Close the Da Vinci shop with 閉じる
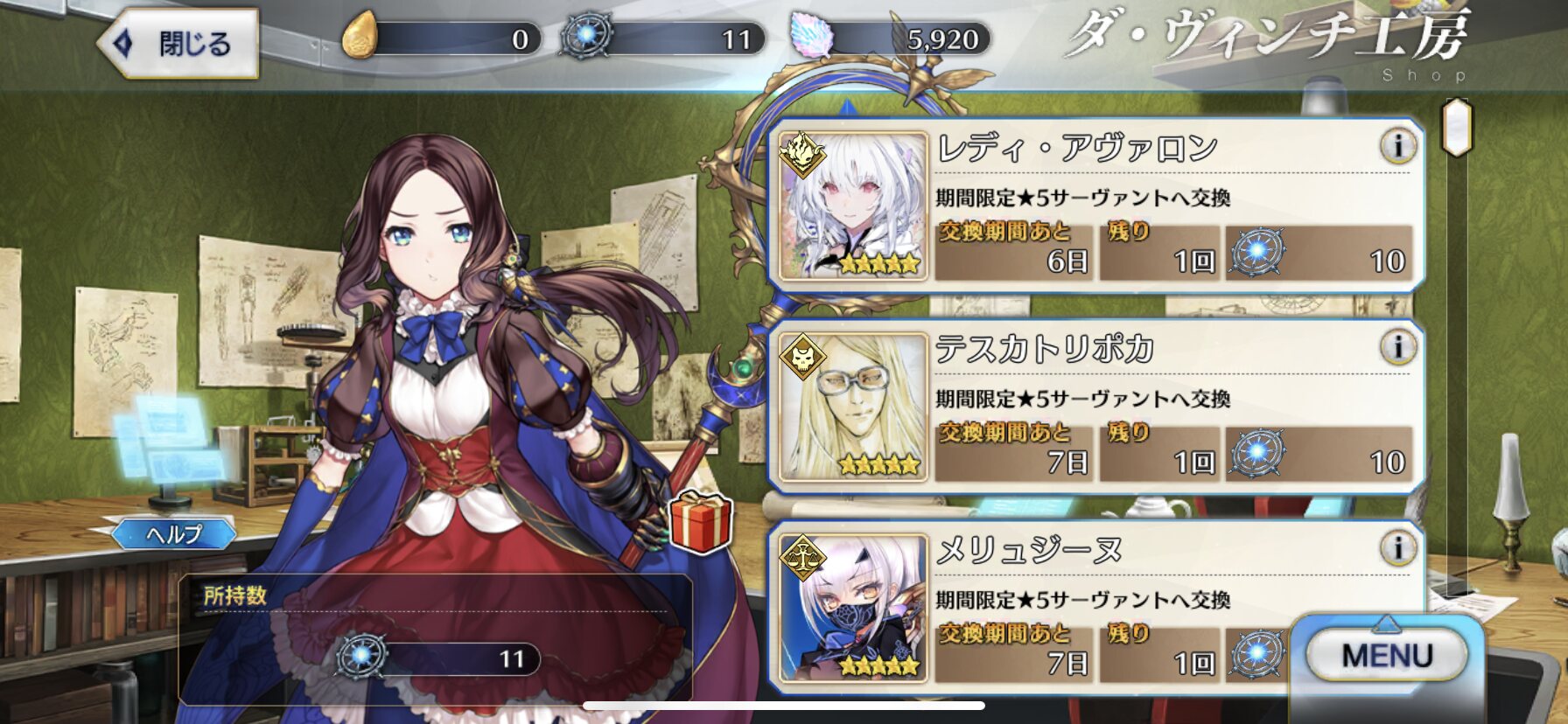The width and height of the screenshot is (1568, 724). click(179, 43)
